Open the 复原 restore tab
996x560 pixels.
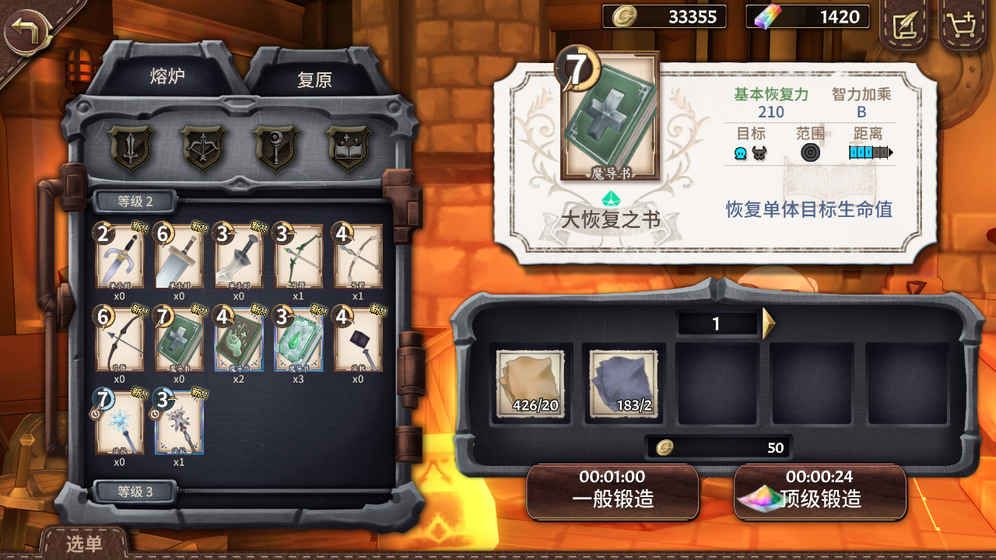coord(314,80)
